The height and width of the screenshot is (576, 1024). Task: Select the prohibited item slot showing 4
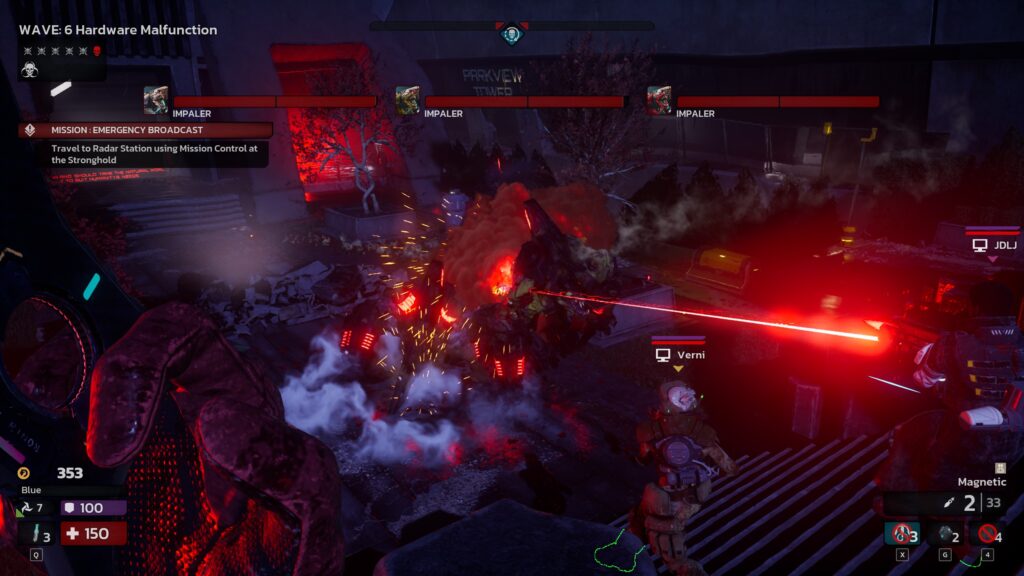pyautogui.click(x=989, y=535)
